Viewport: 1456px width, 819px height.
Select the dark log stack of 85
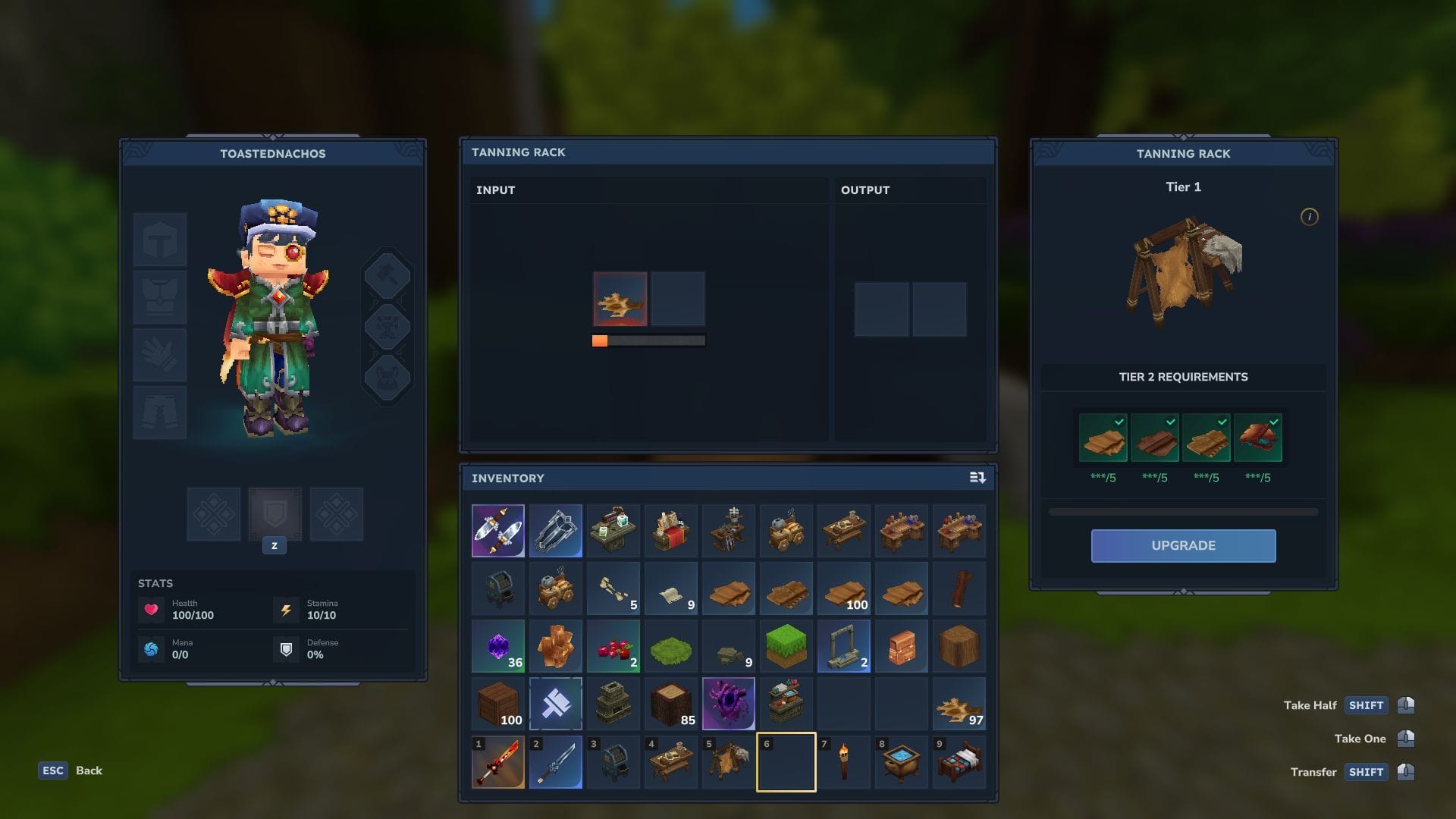[x=671, y=704]
